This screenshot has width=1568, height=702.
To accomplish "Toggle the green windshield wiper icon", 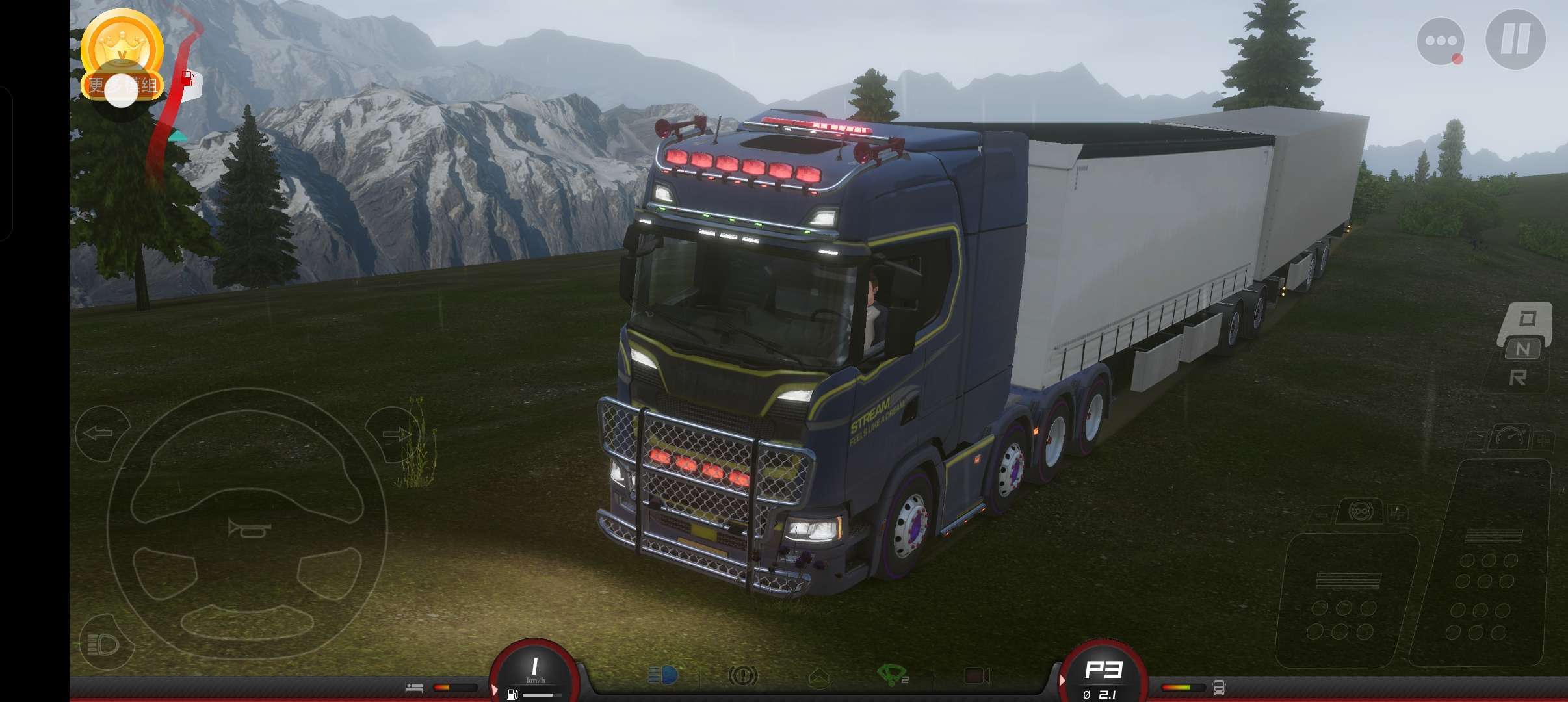I will pyautogui.click(x=892, y=675).
